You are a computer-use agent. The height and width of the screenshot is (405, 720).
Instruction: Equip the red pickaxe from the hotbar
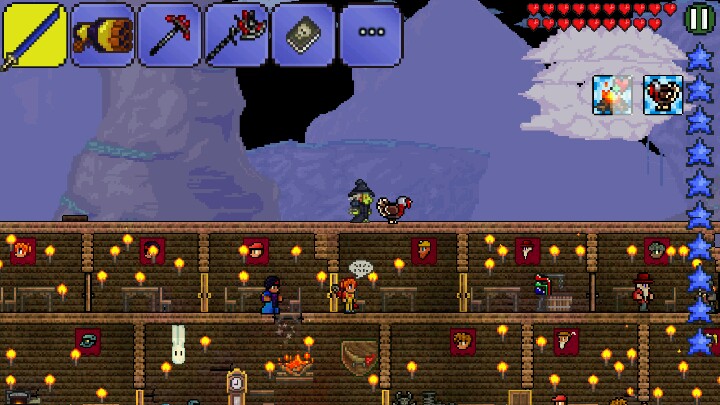click(168, 34)
